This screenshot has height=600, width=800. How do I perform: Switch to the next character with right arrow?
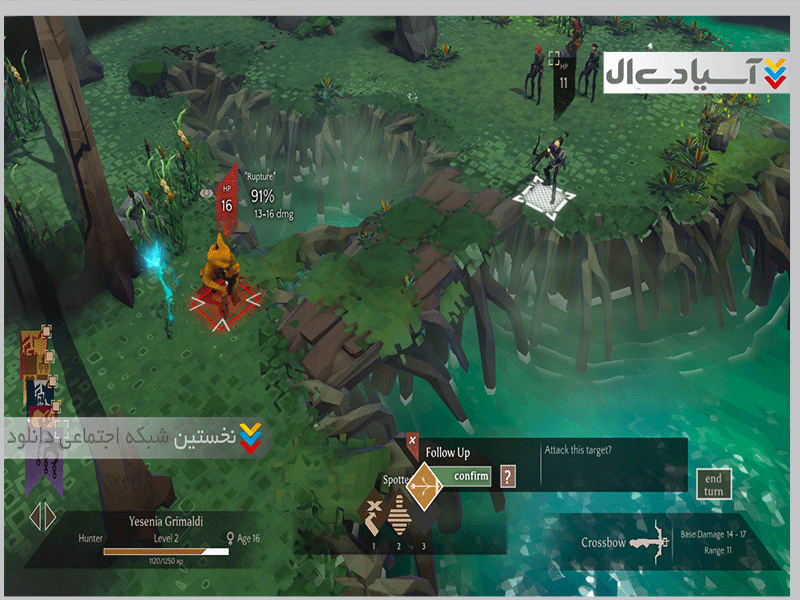point(49,516)
